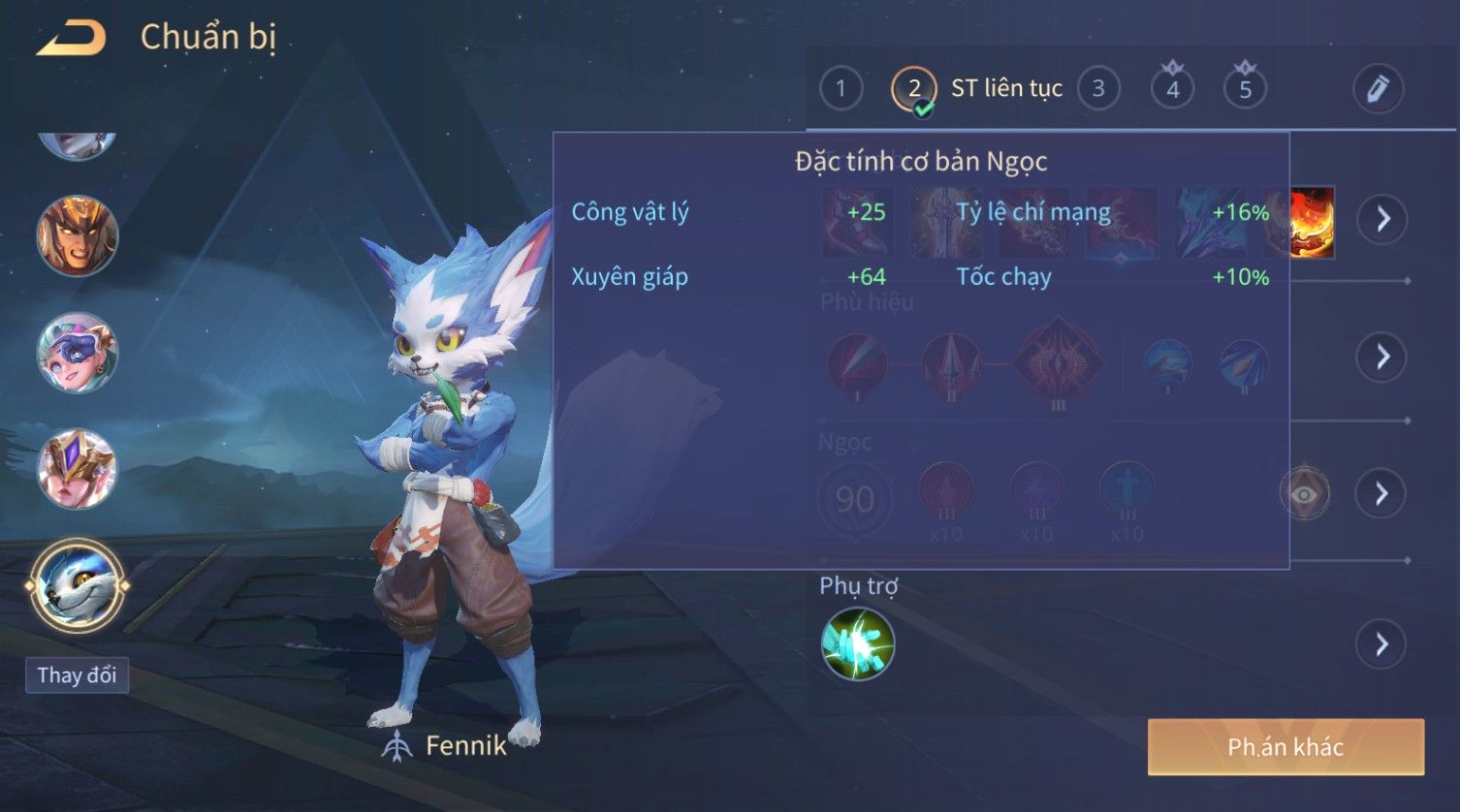Toggle the rune stats eye icon
The width and height of the screenshot is (1460, 812).
pos(1305,494)
